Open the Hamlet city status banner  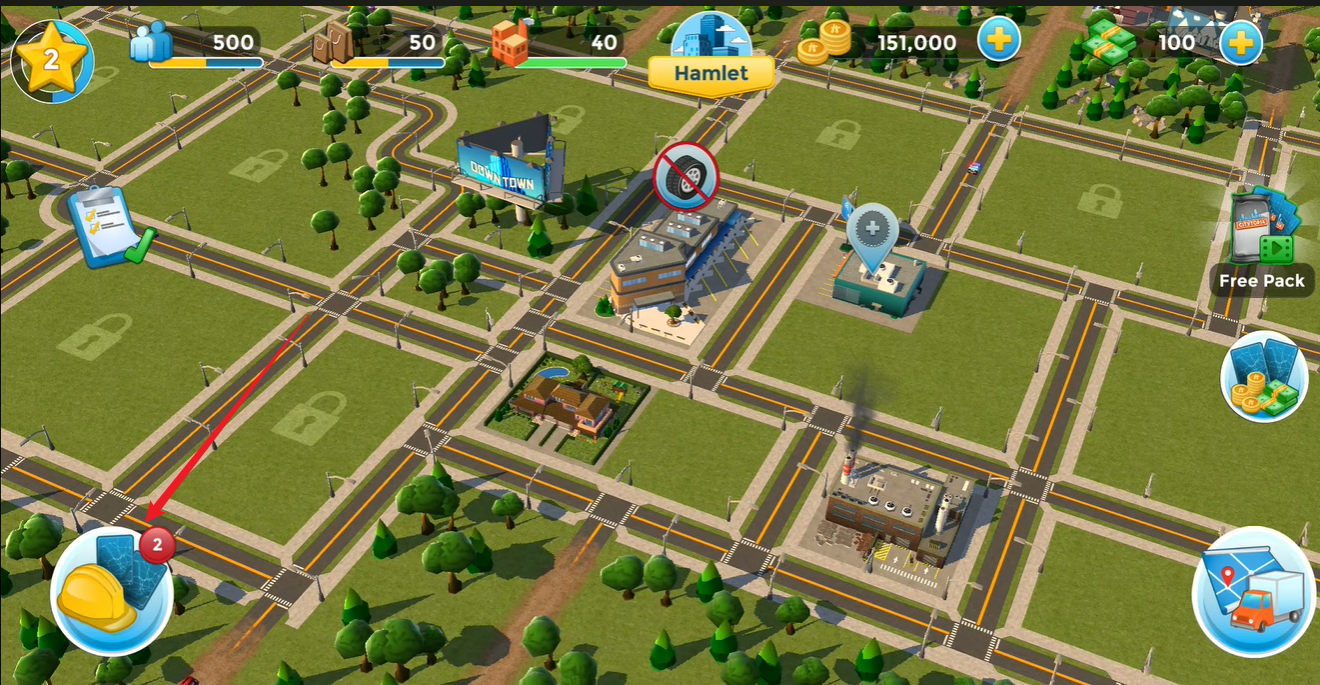point(711,72)
